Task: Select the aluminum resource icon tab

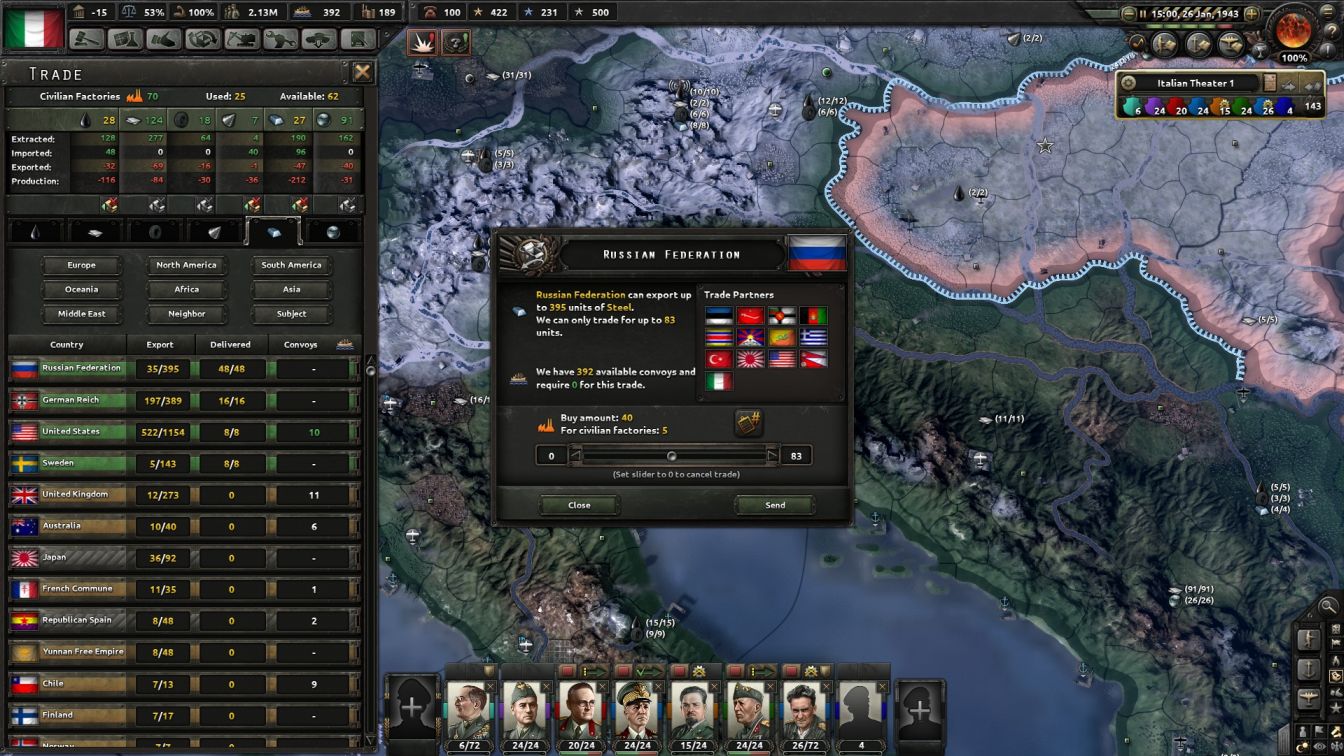Action: click(x=95, y=233)
